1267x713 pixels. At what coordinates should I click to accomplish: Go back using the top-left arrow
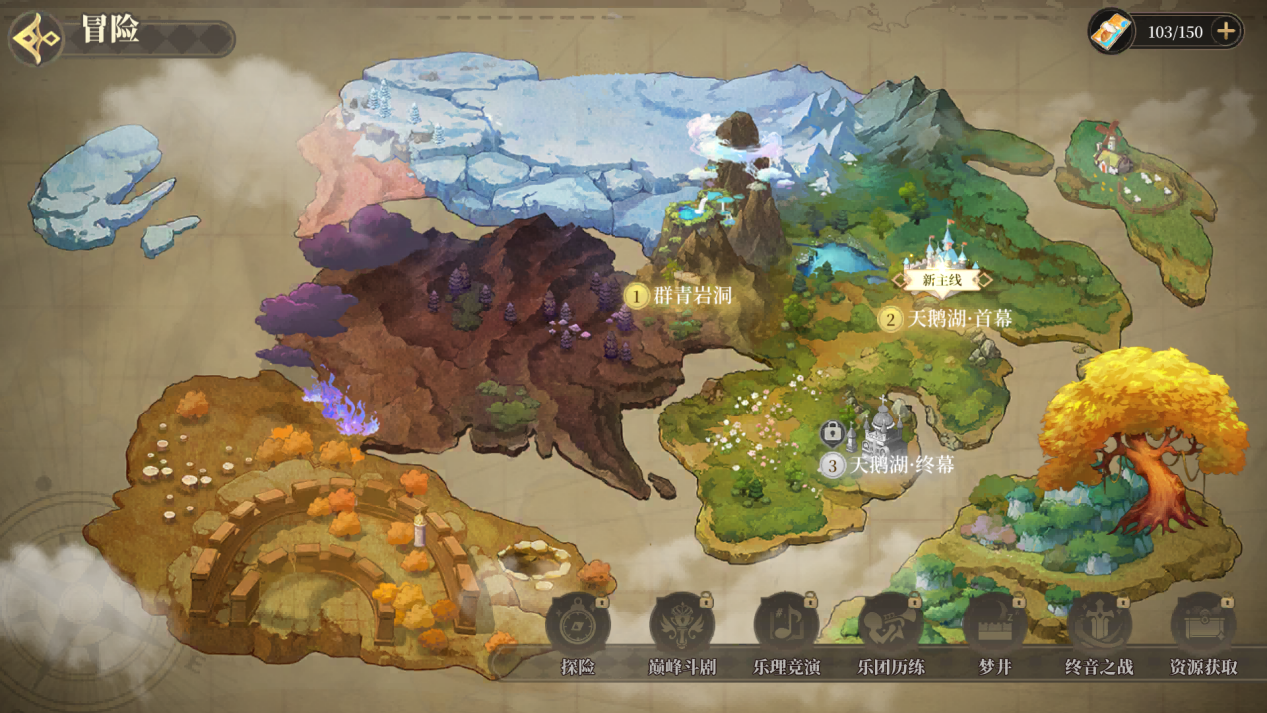coord(37,38)
